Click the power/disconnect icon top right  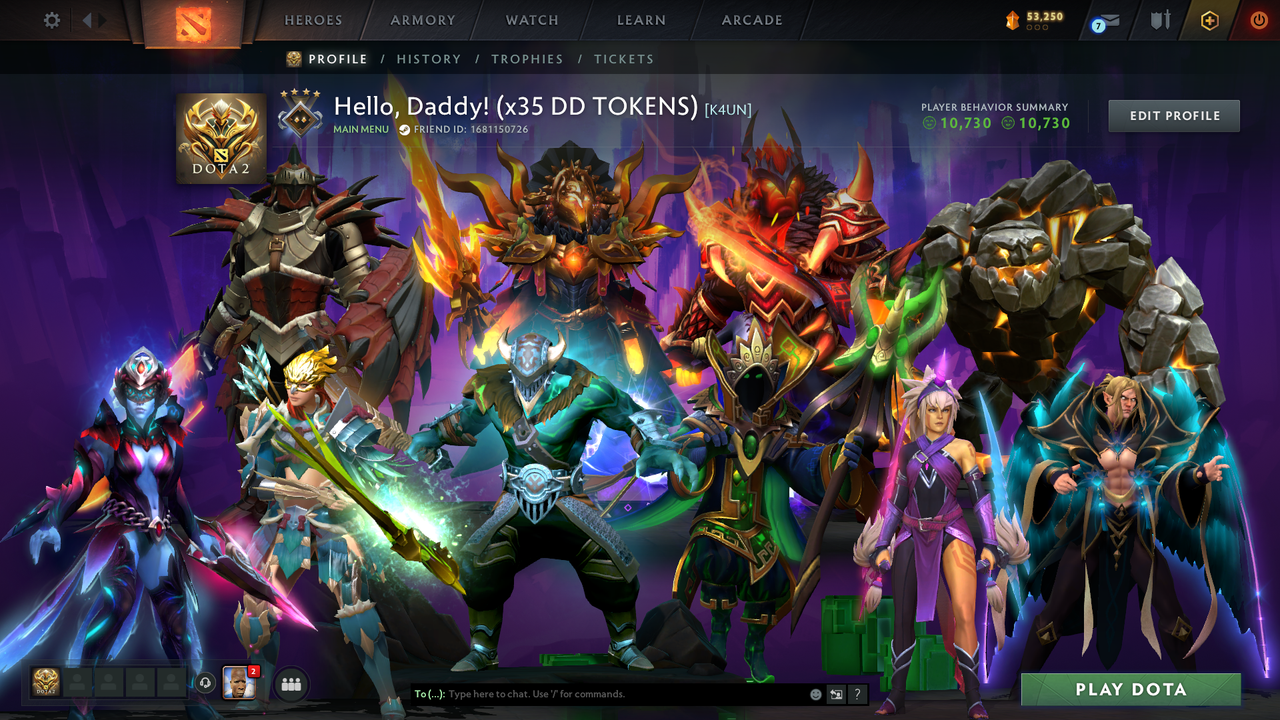1257,20
